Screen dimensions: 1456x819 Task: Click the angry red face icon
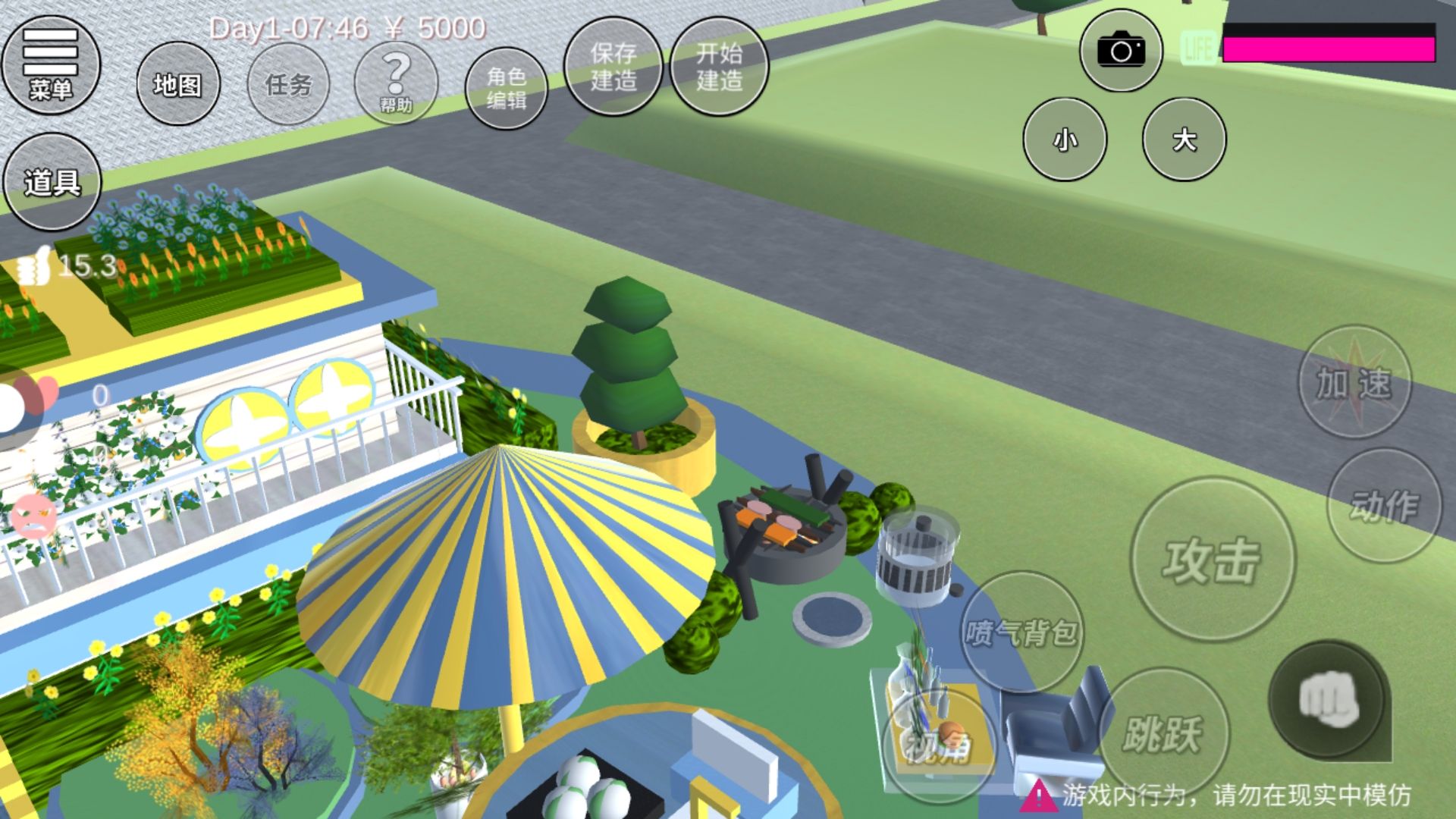tap(33, 516)
